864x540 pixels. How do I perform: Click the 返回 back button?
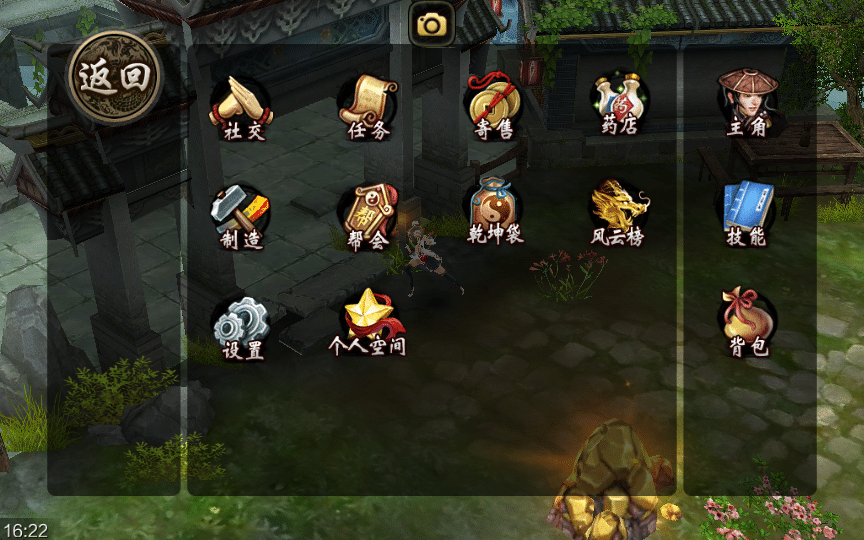(x=115, y=78)
